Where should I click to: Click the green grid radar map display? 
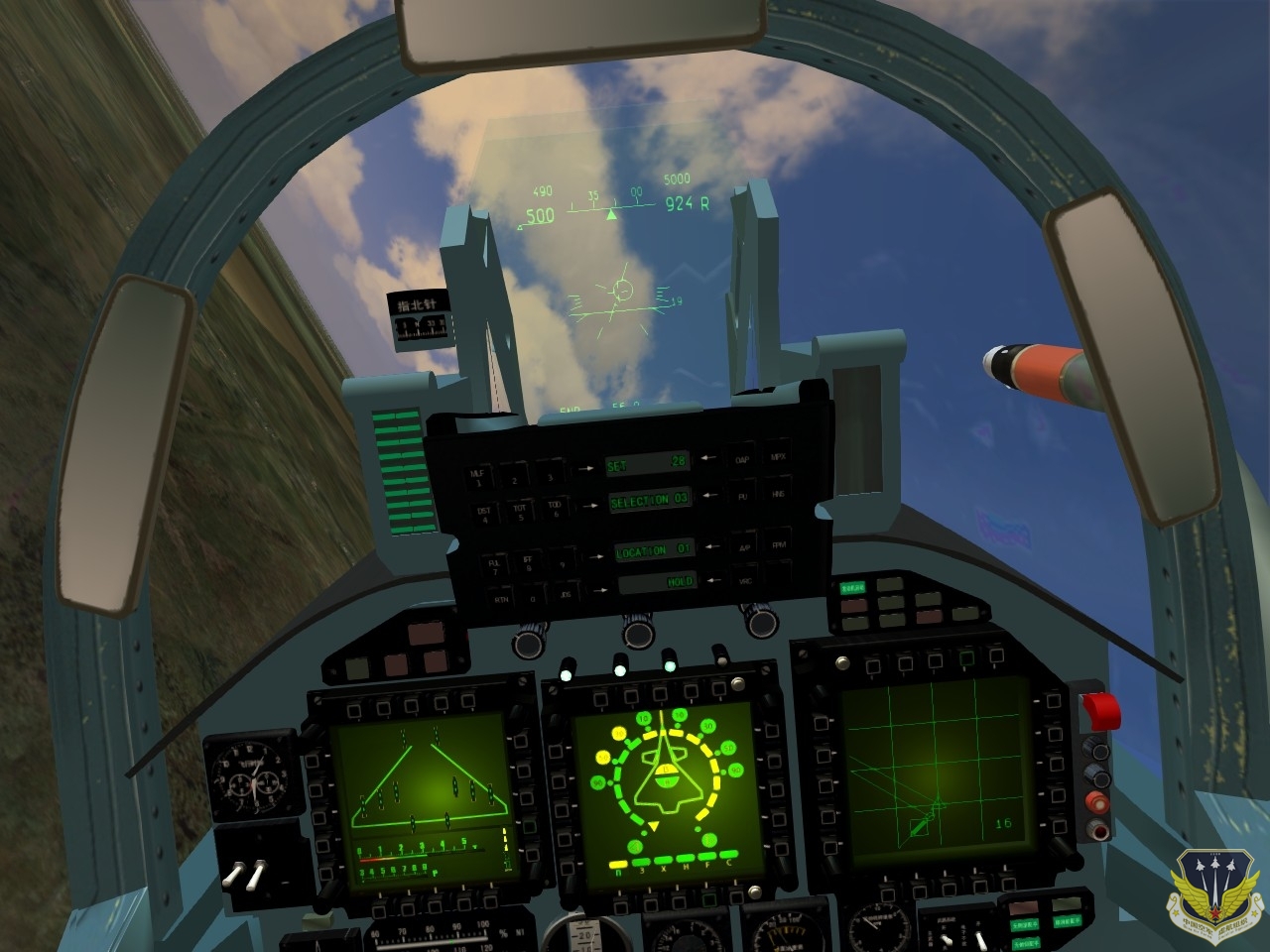tap(931, 773)
